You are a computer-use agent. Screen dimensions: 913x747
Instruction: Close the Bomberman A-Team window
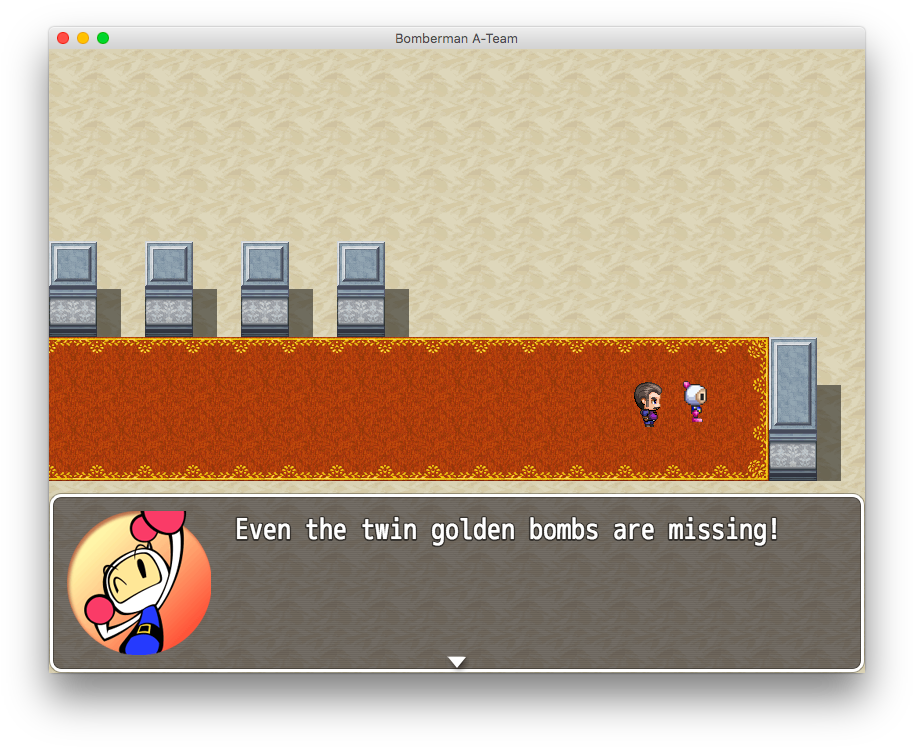63,38
